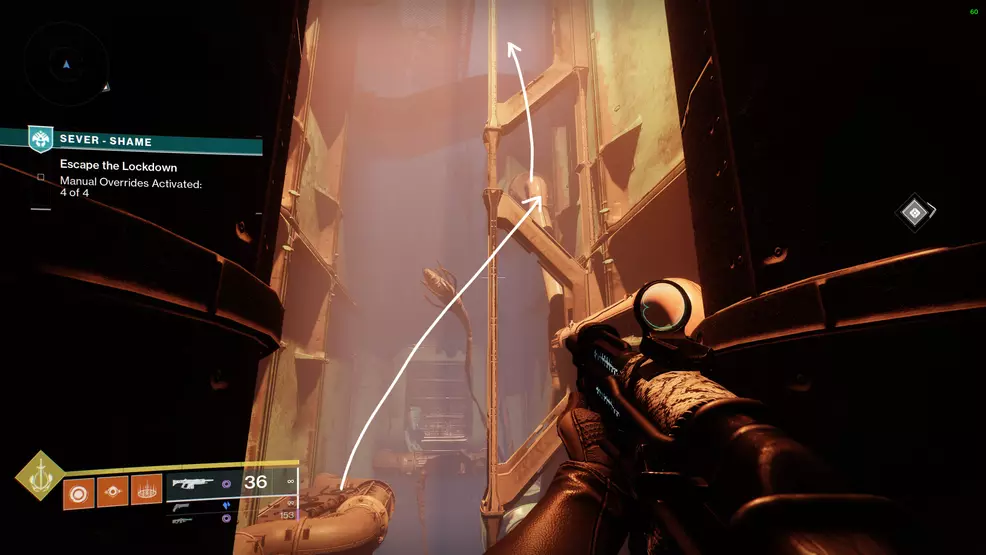
Task: Select the equipped primary rifle icon
Action: [193, 483]
